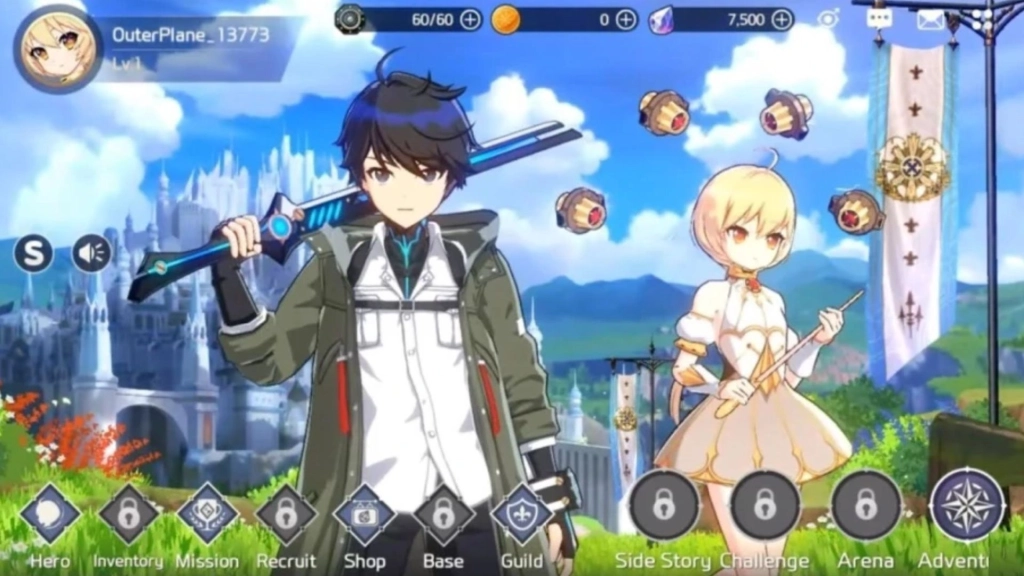Click the round S button

[33, 254]
